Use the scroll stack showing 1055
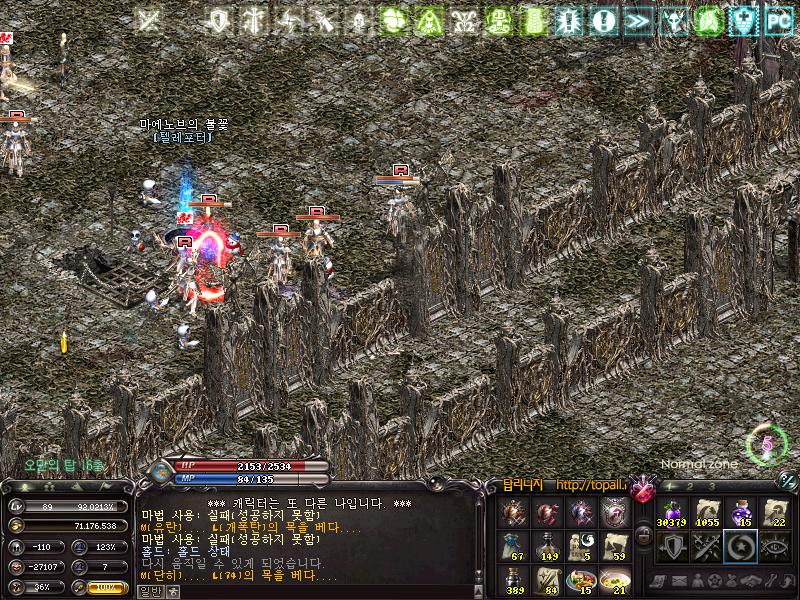Viewport: 800px width, 600px height. click(x=708, y=512)
